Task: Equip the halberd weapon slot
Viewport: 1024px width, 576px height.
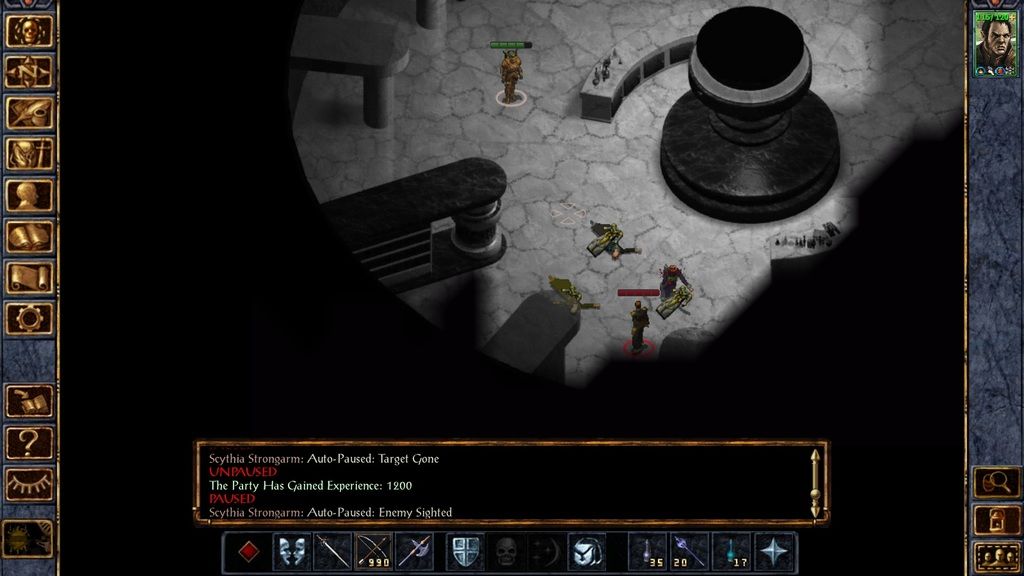Action: [x=414, y=552]
